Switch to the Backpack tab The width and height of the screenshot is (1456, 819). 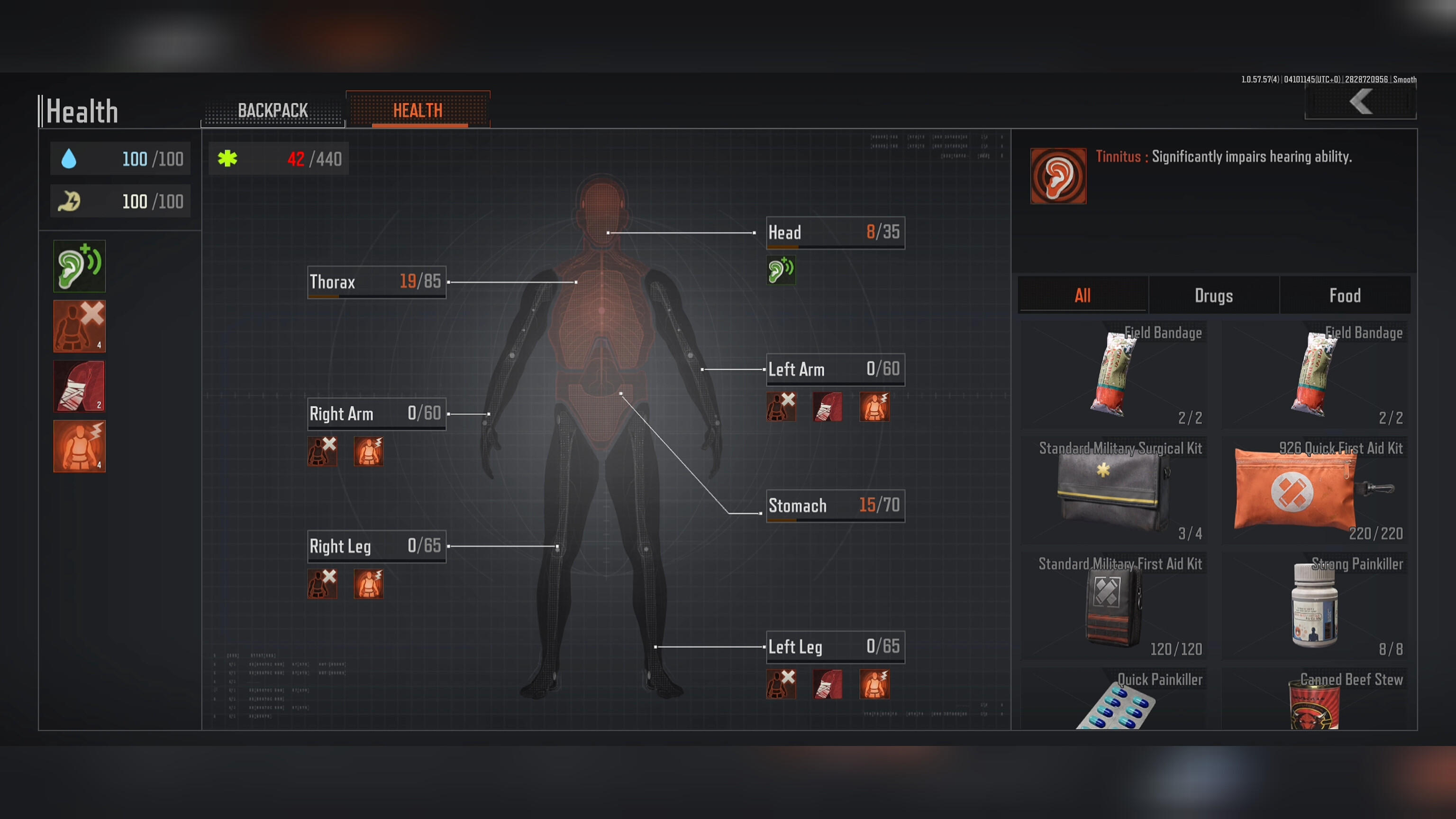(x=273, y=110)
